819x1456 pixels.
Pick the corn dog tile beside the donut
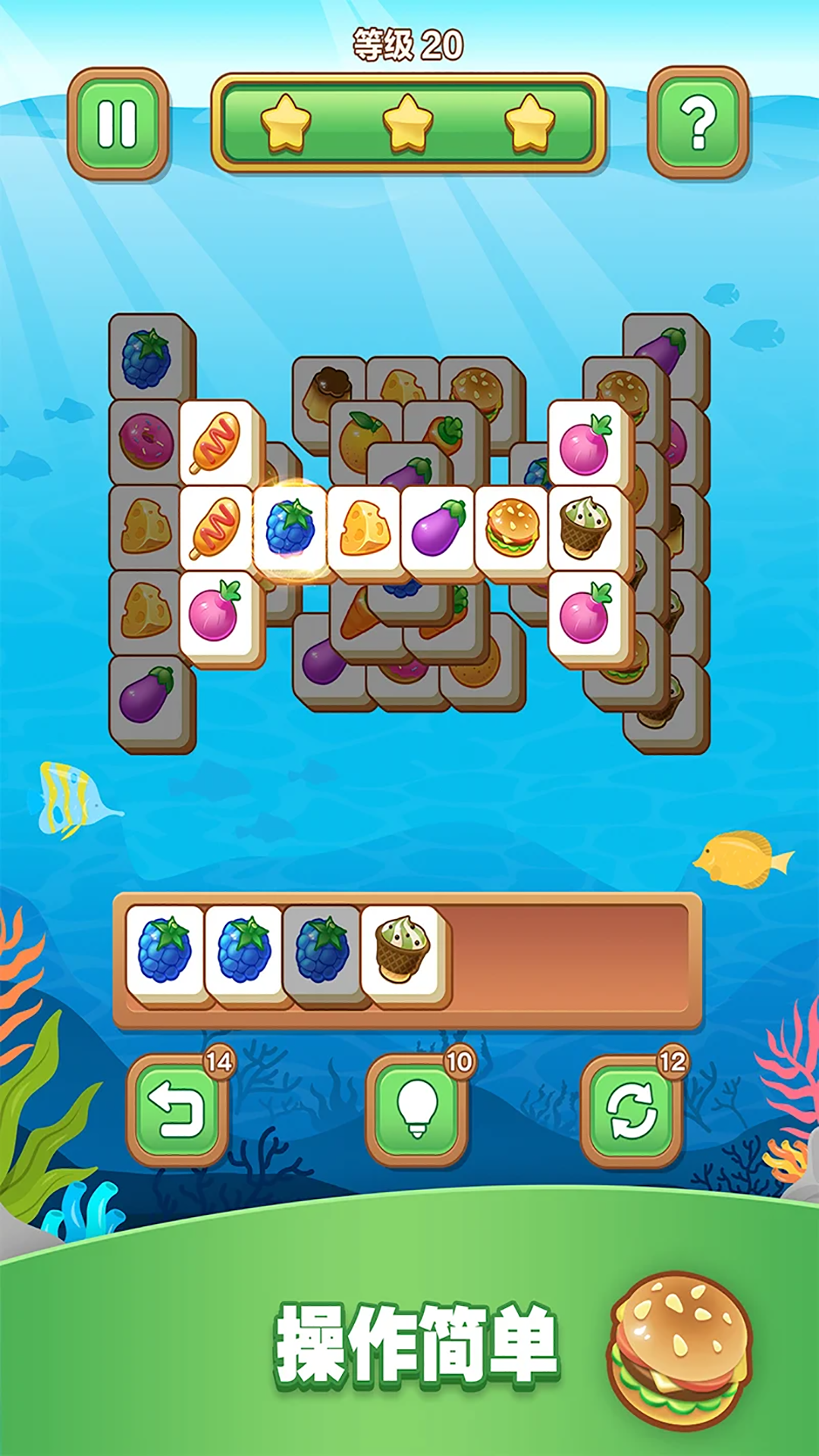pos(217,442)
